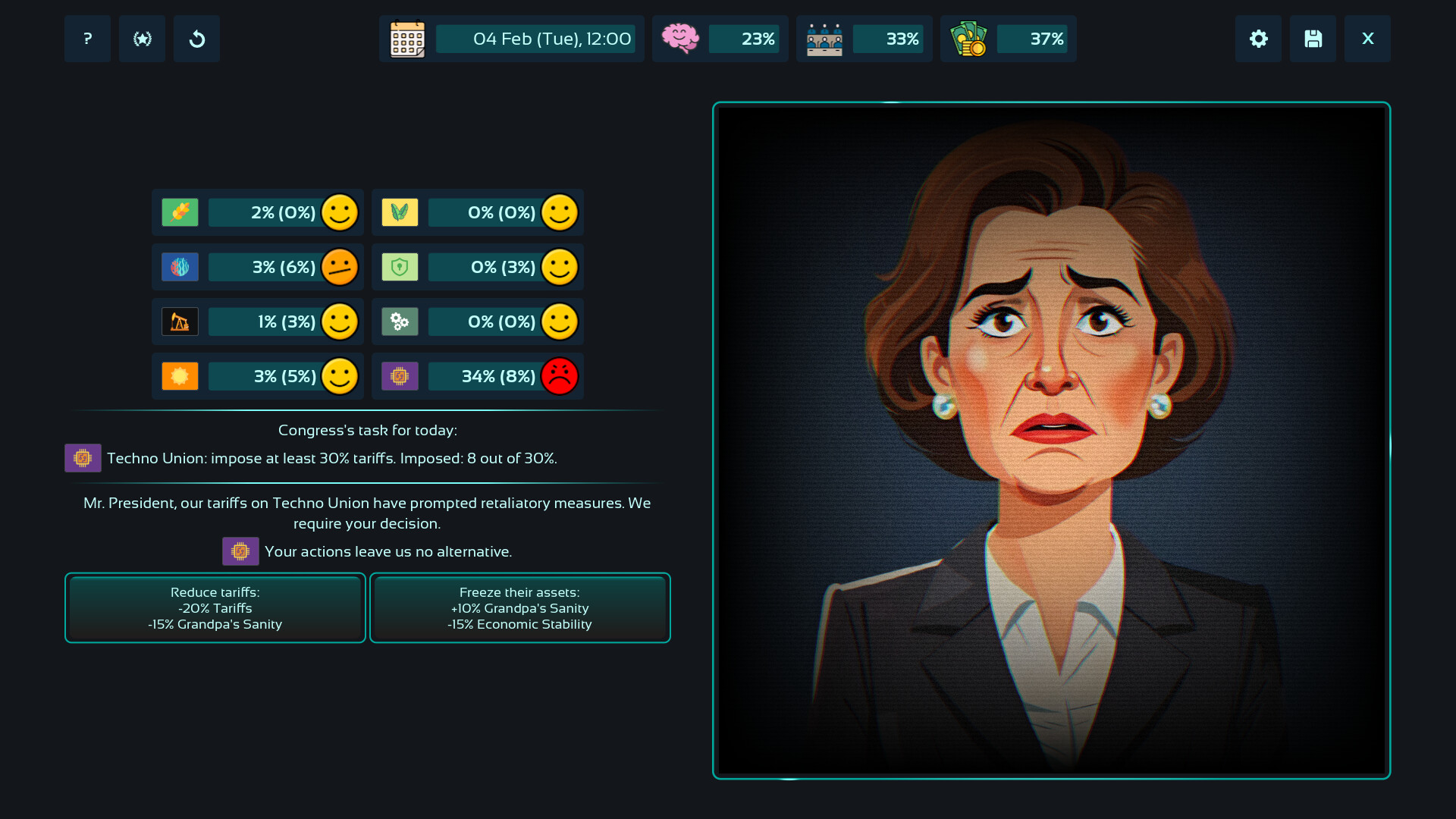Viewport: 1456px width, 819px height.
Task: Click the sun energy stat icon
Action: [180, 376]
